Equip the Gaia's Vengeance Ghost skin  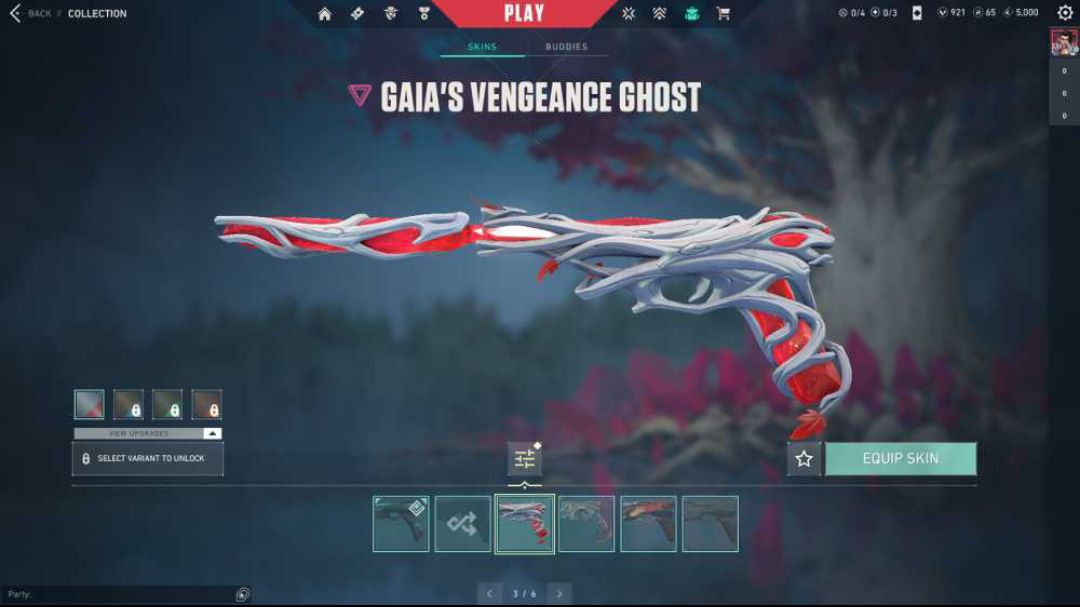(900, 459)
